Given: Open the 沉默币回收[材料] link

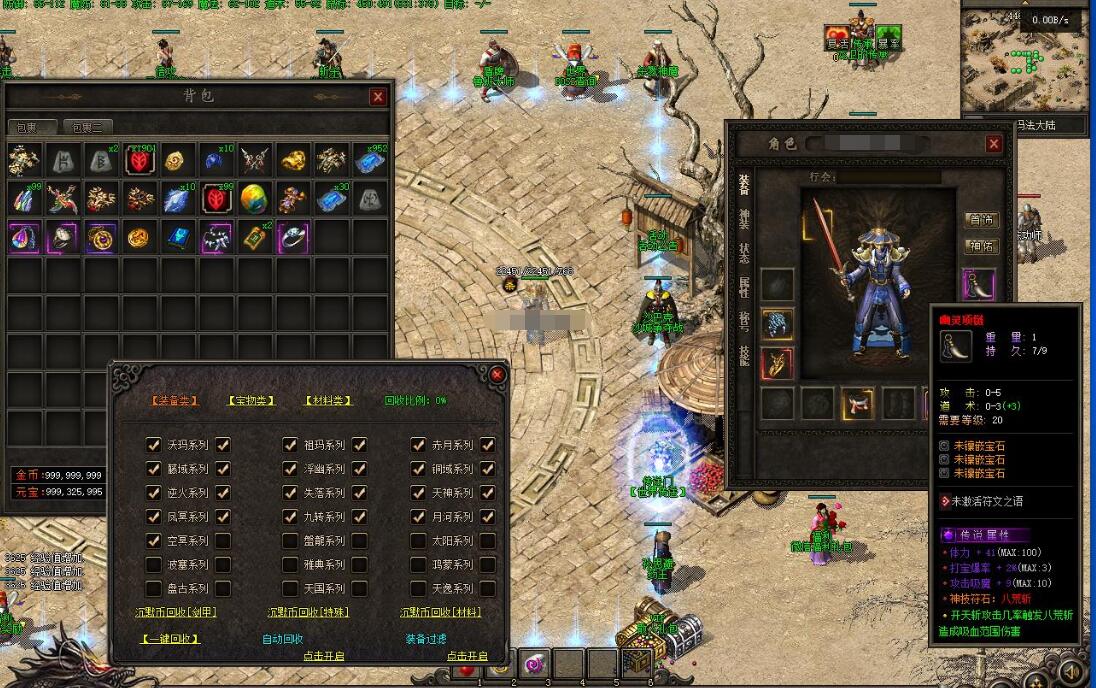Looking at the screenshot, I should pos(440,612).
